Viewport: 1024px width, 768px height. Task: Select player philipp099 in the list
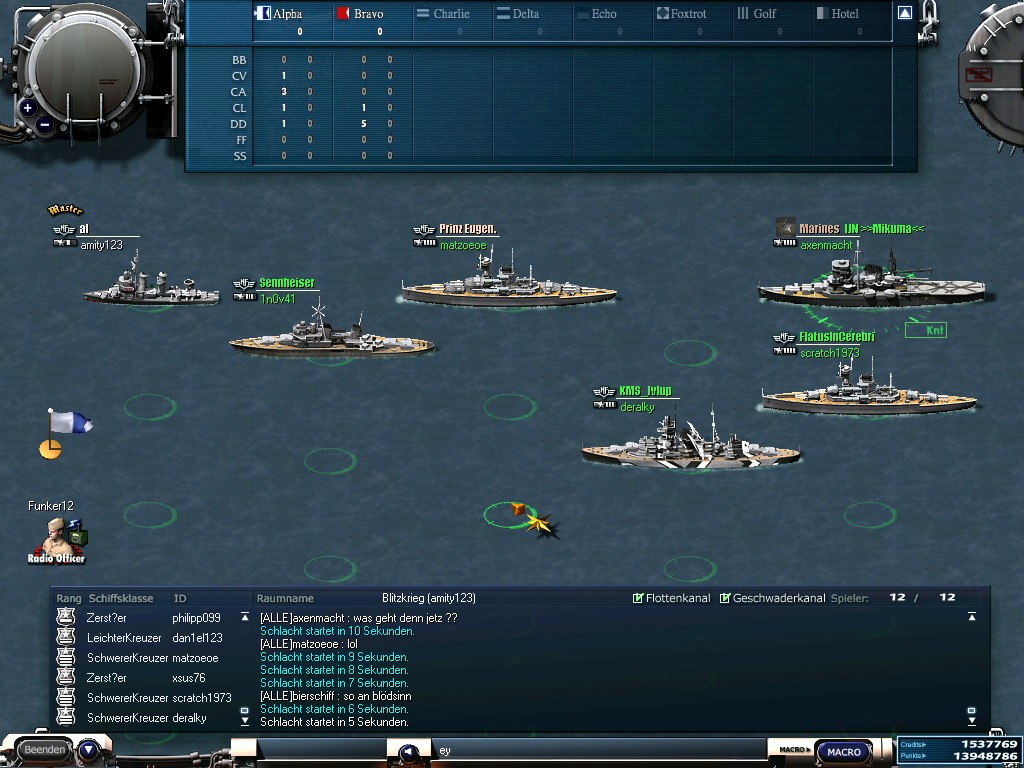point(196,618)
